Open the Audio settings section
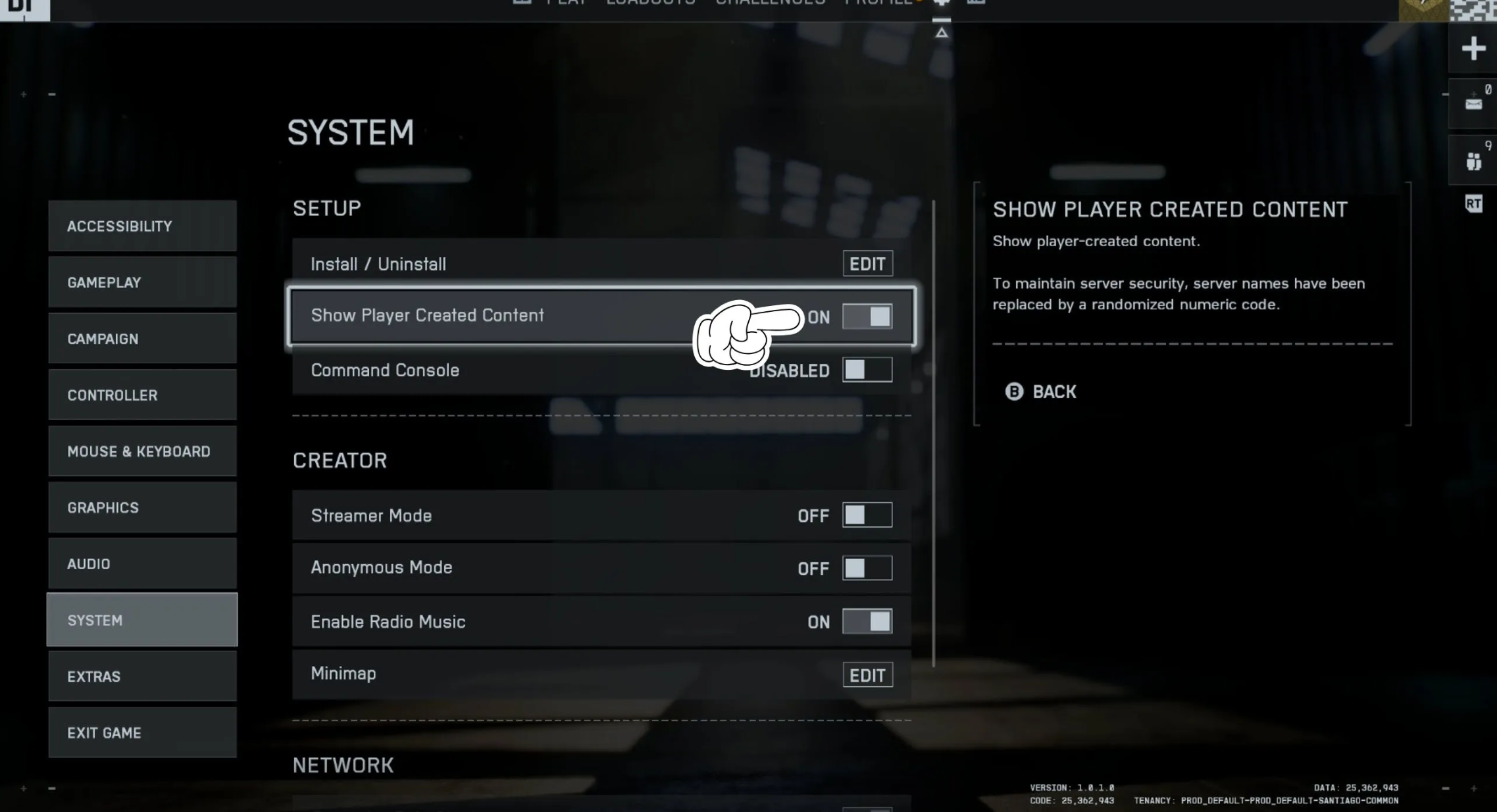 click(x=142, y=564)
